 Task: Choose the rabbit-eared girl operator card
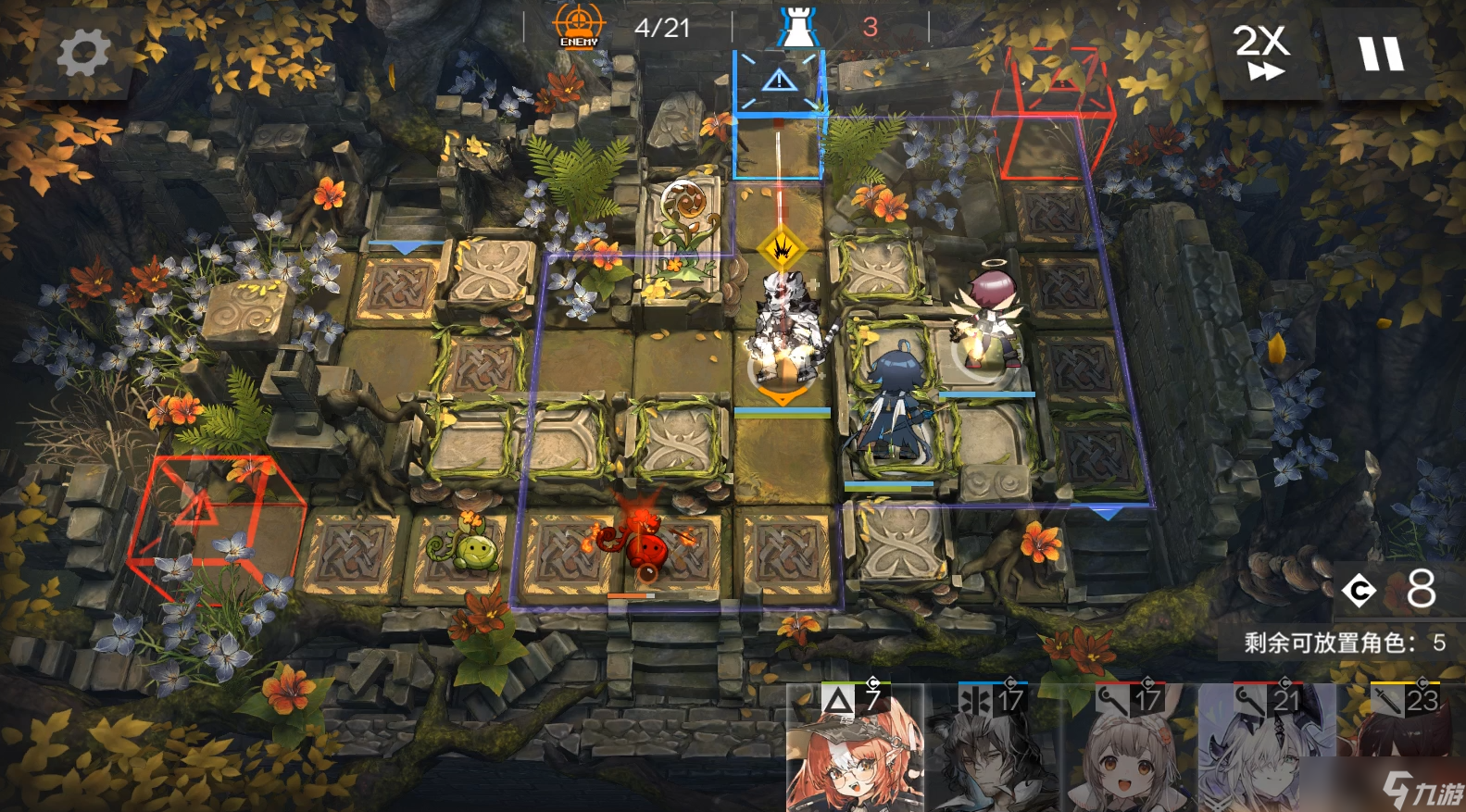pos(1129,750)
